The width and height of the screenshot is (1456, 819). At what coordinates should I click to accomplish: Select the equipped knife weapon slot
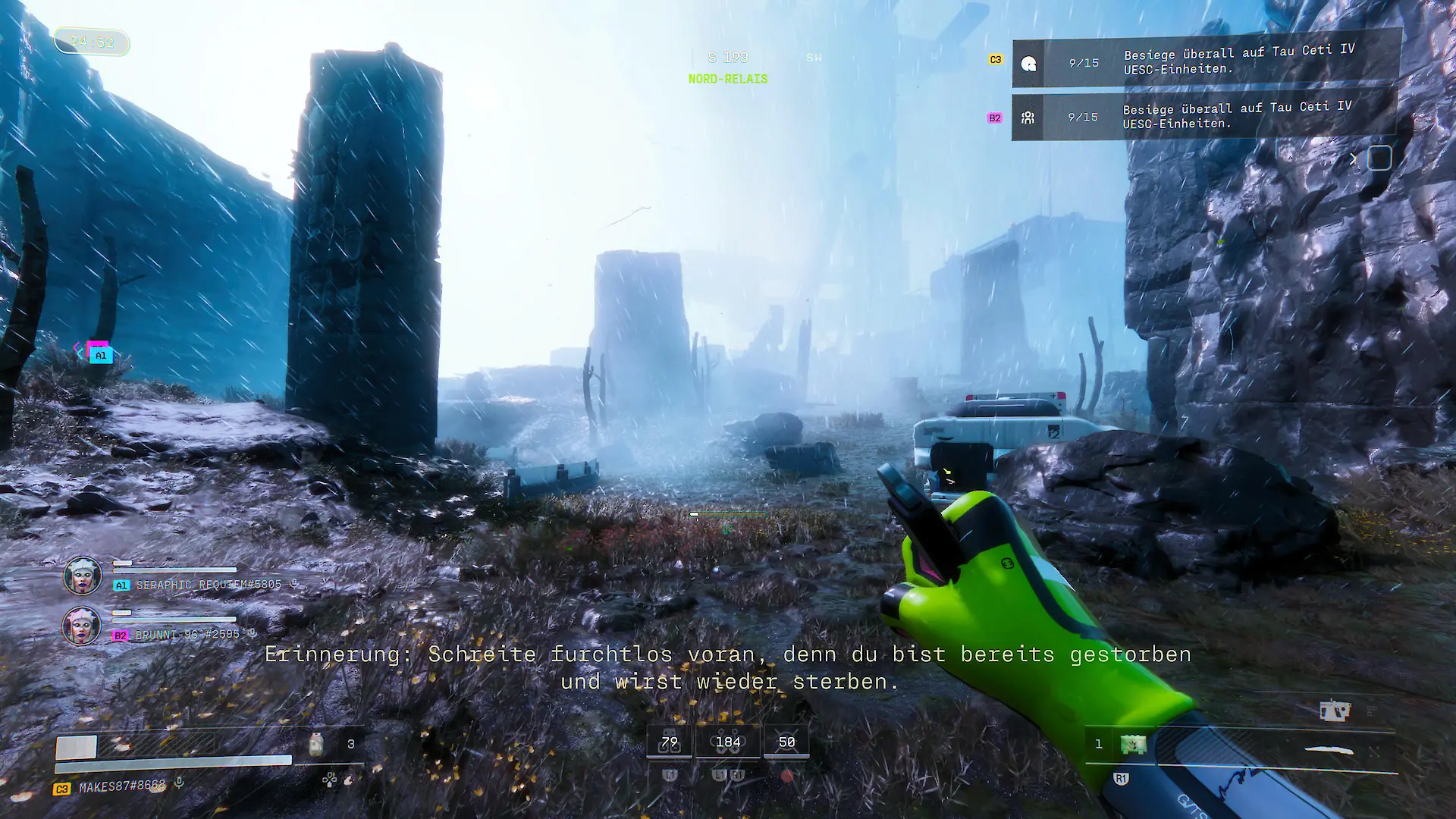pos(1329,751)
